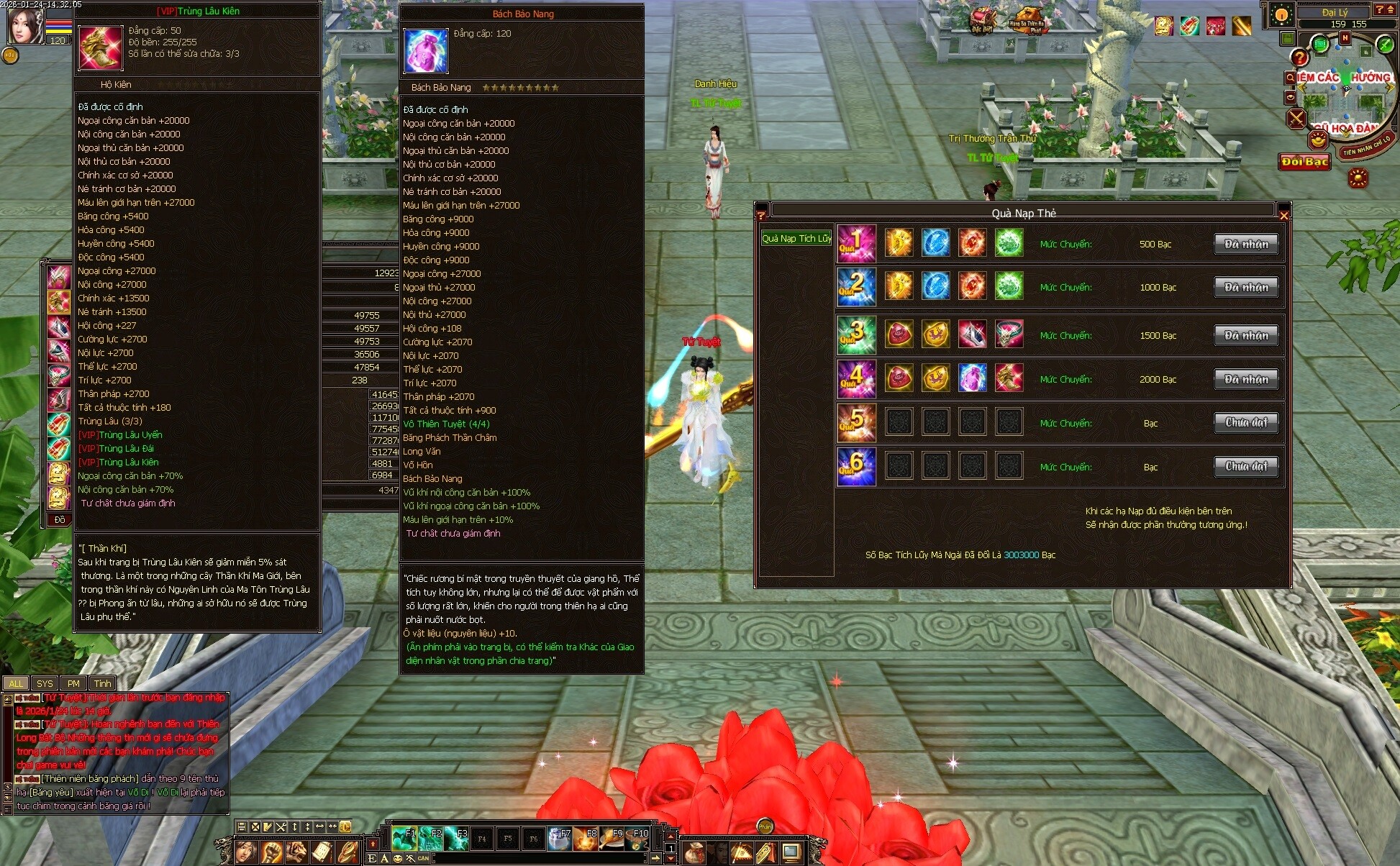Select the Quà Nạp Tích Lũy tab
Screen dimensions: 1400x866
tap(796, 238)
